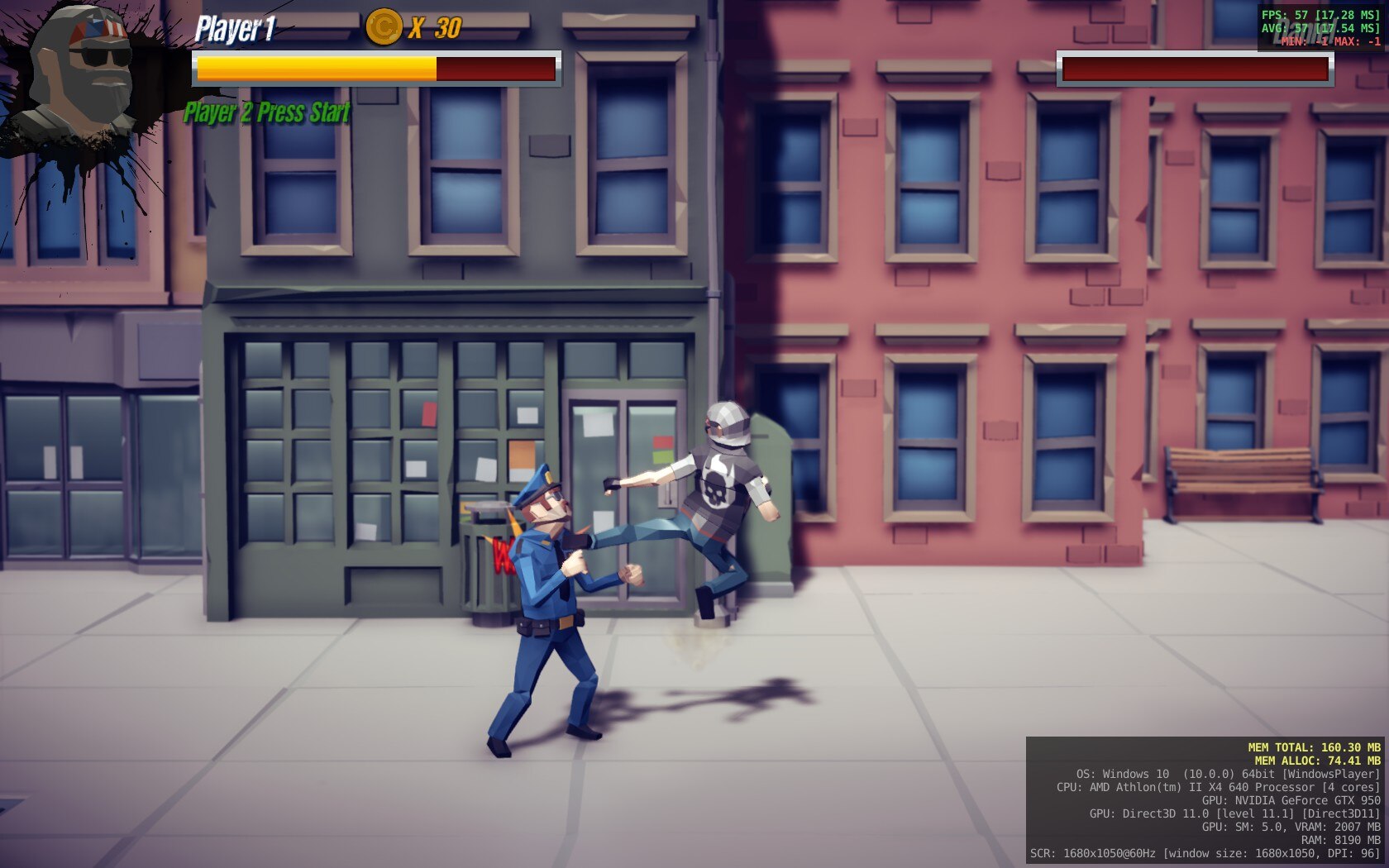Click the FPS counter debug overlay

pos(1320,28)
